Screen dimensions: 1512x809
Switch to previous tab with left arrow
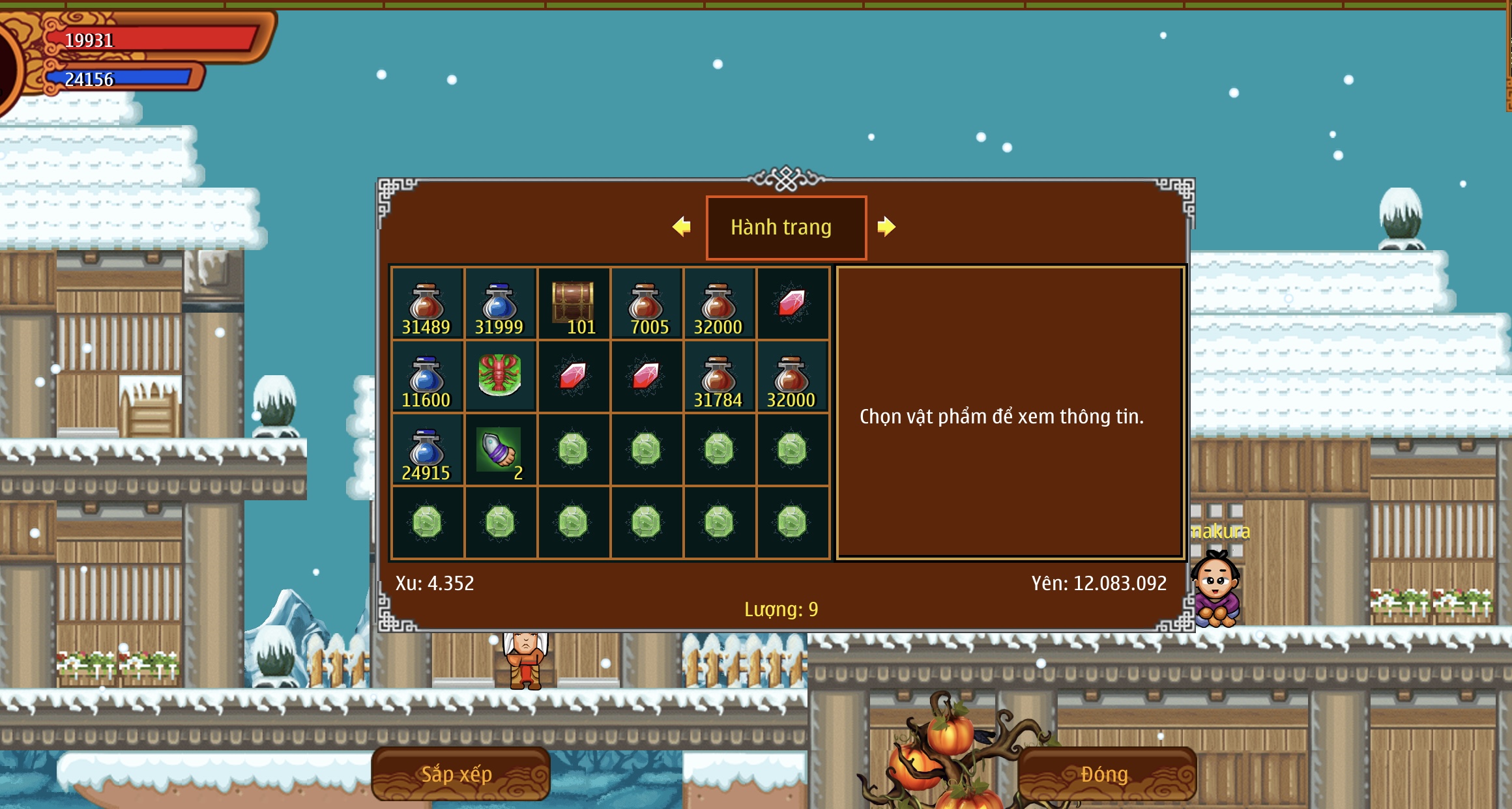click(x=682, y=227)
